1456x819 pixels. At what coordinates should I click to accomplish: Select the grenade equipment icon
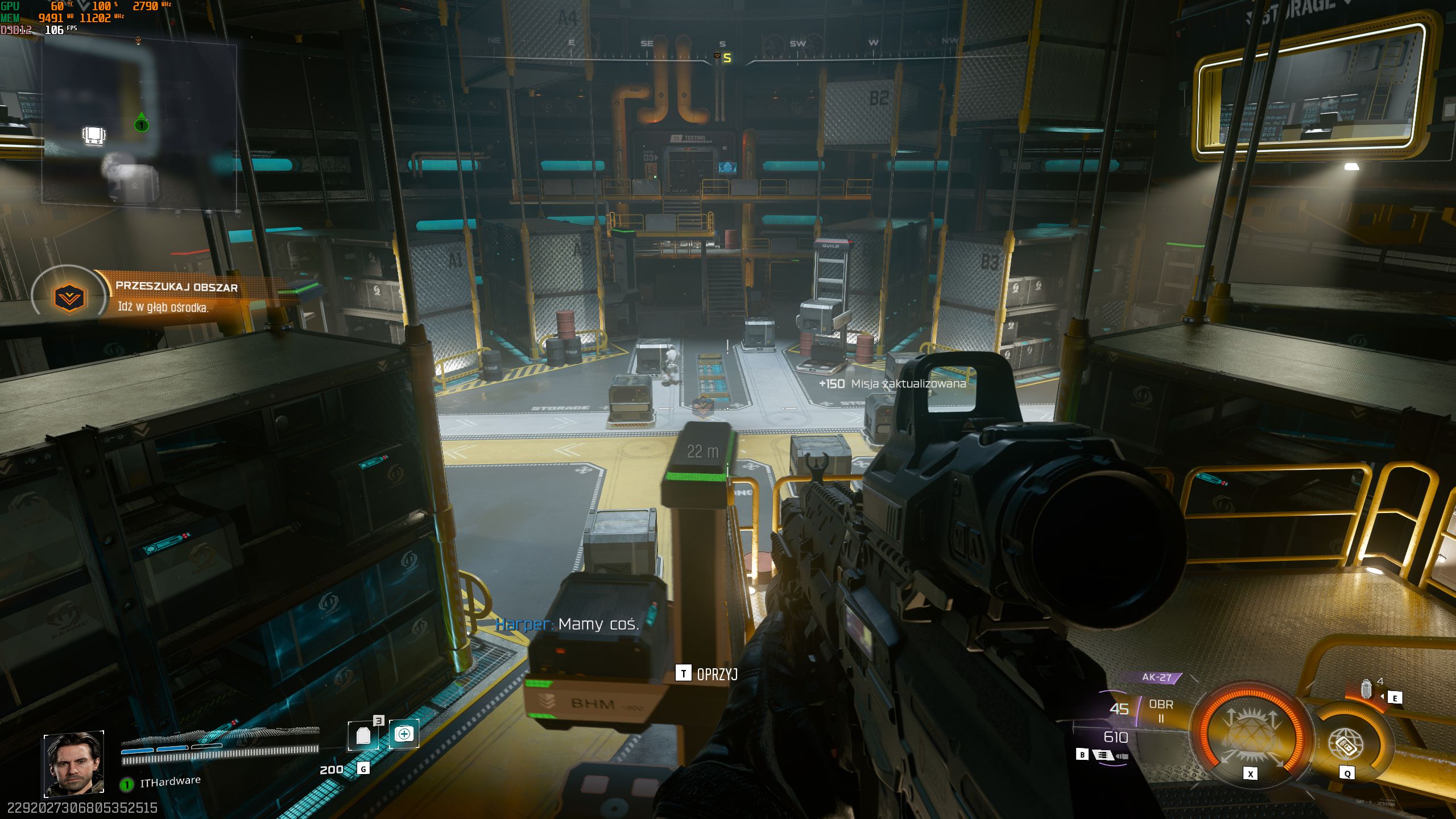(1366, 689)
